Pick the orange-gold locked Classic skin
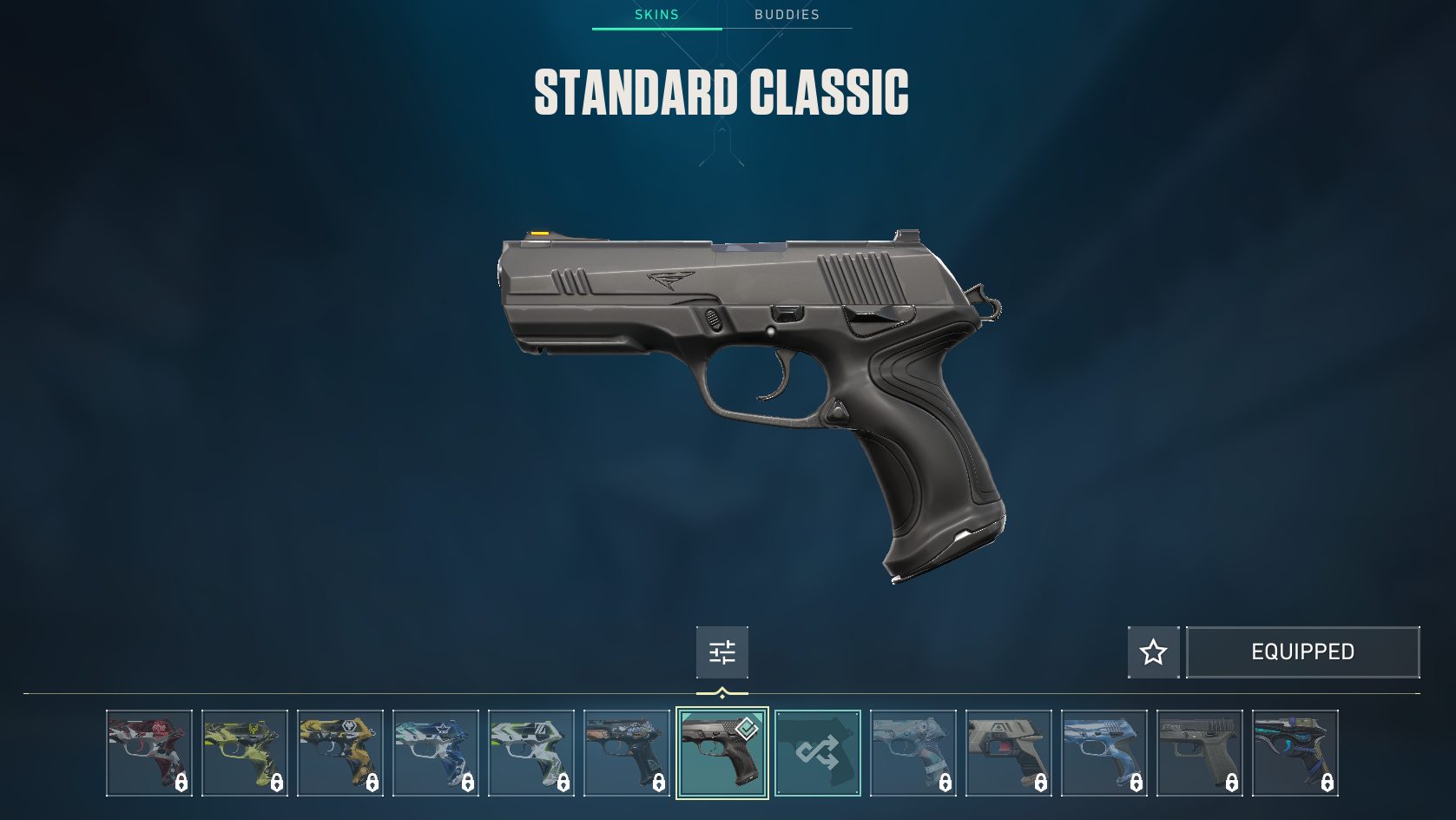 point(340,753)
